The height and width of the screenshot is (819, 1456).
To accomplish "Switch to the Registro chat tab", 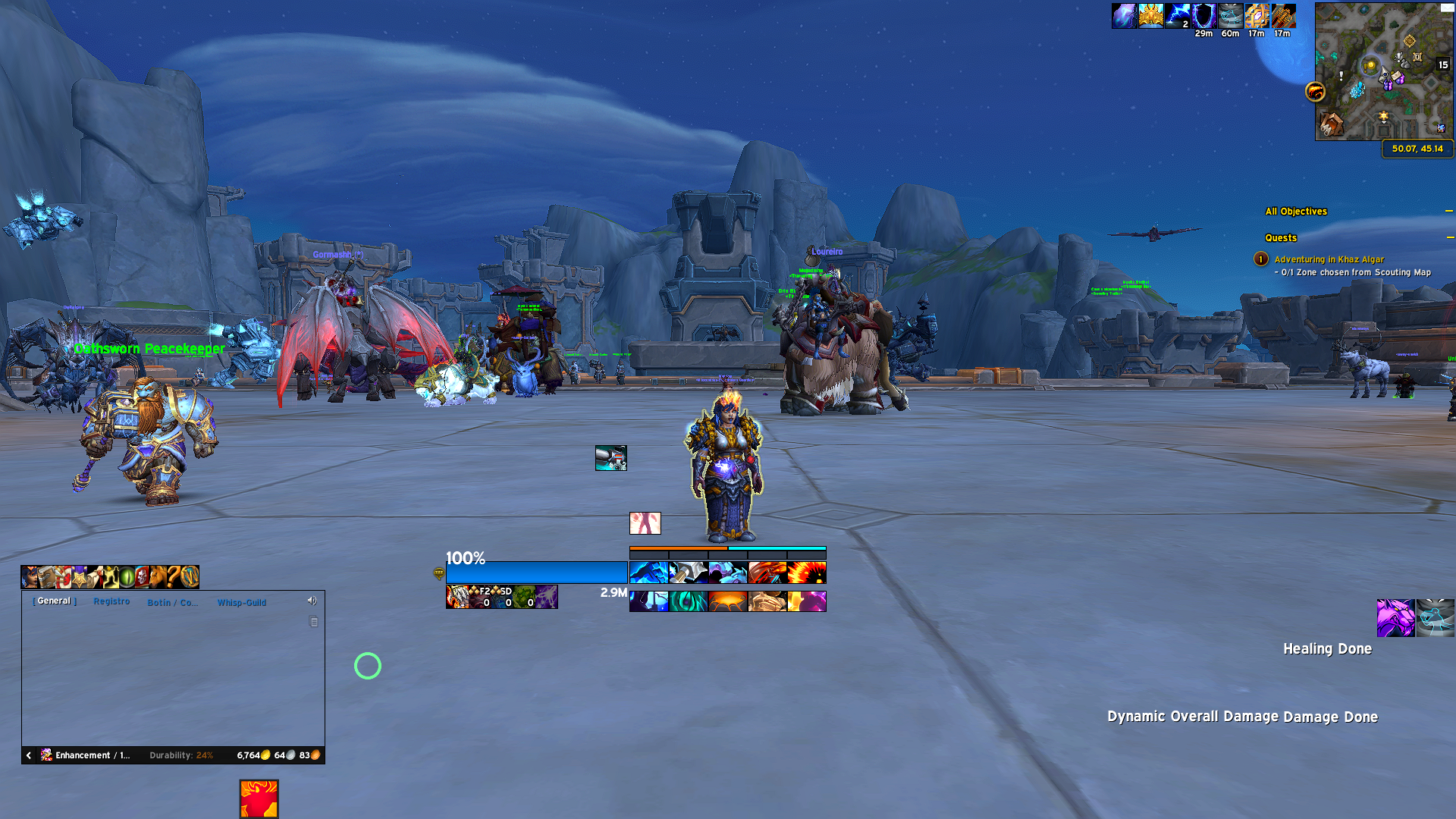I will 112,601.
